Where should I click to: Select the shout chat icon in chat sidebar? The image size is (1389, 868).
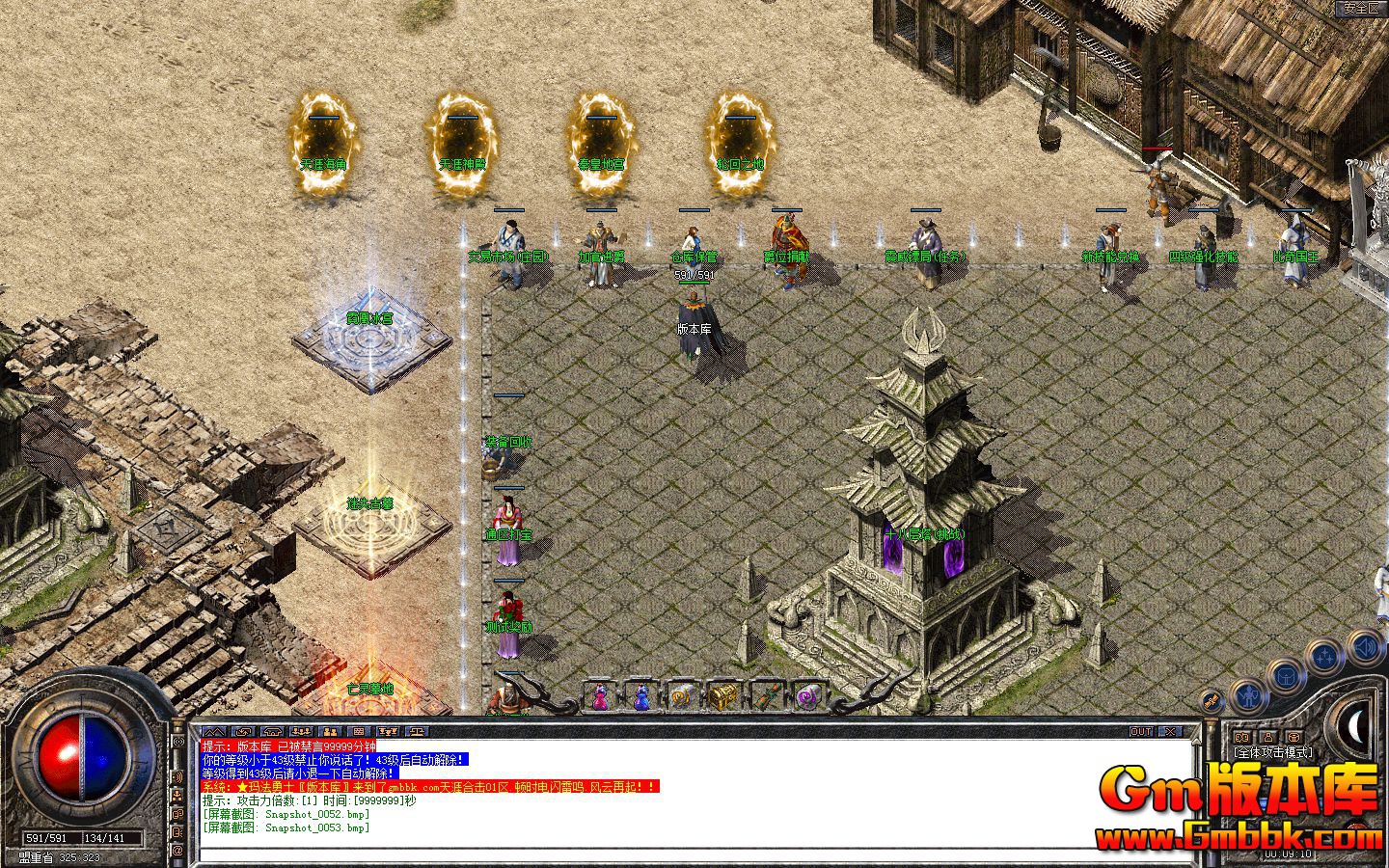pos(177,741)
